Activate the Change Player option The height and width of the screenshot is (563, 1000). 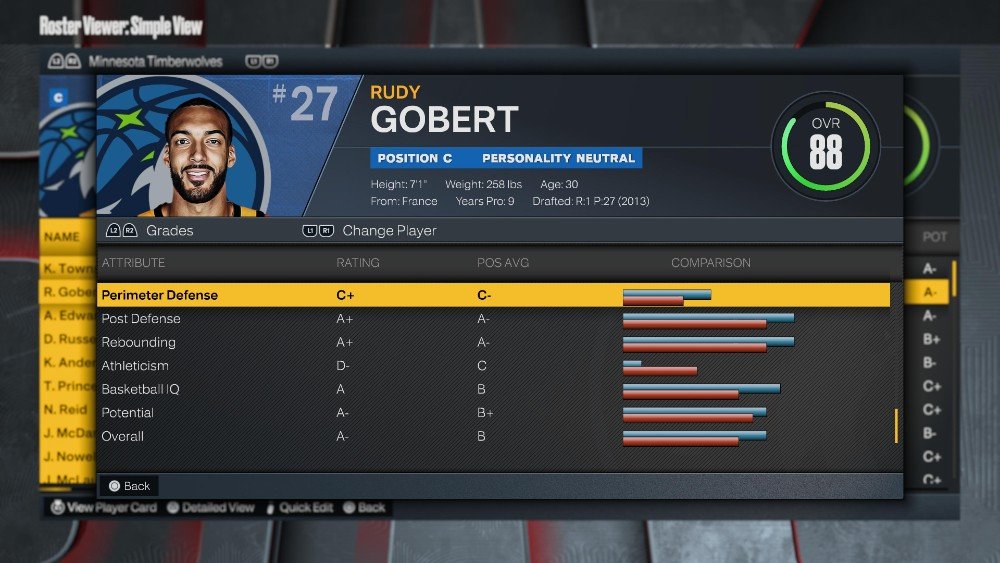coord(389,231)
